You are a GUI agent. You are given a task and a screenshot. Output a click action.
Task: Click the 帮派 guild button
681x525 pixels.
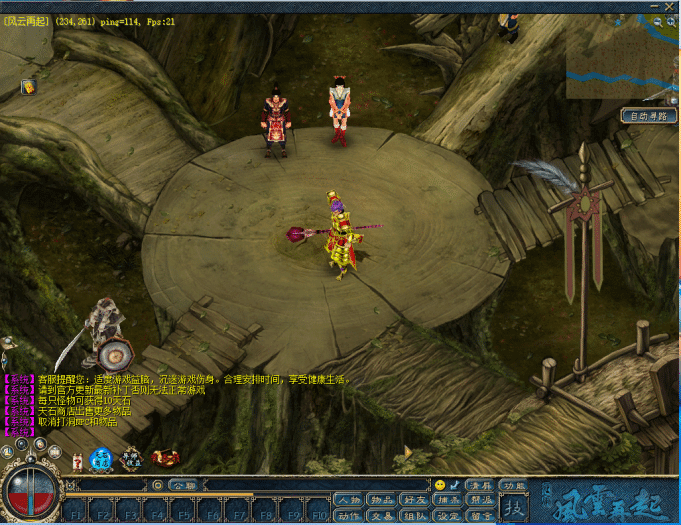coord(481,500)
